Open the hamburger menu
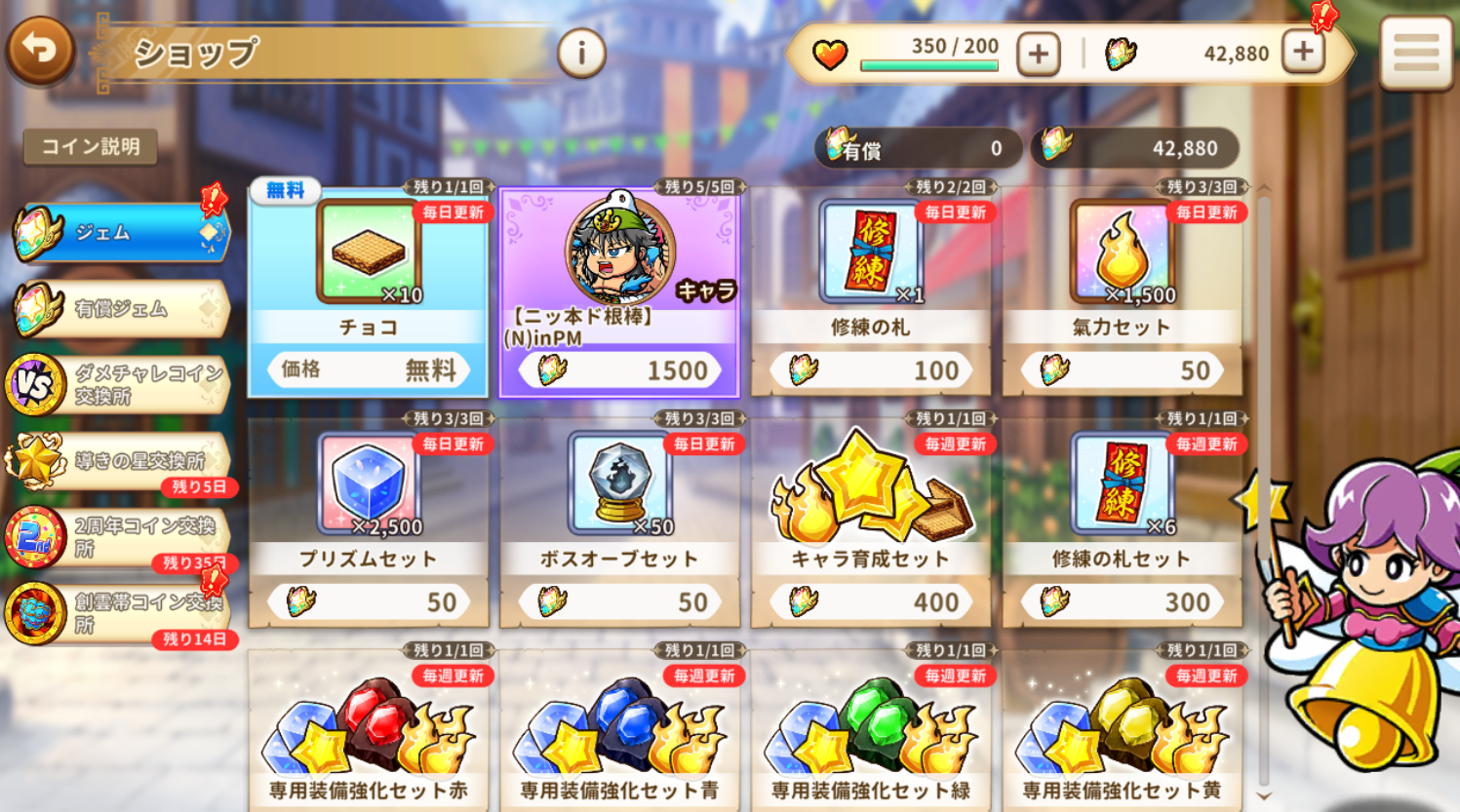1460x812 pixels. point(1415,53)
